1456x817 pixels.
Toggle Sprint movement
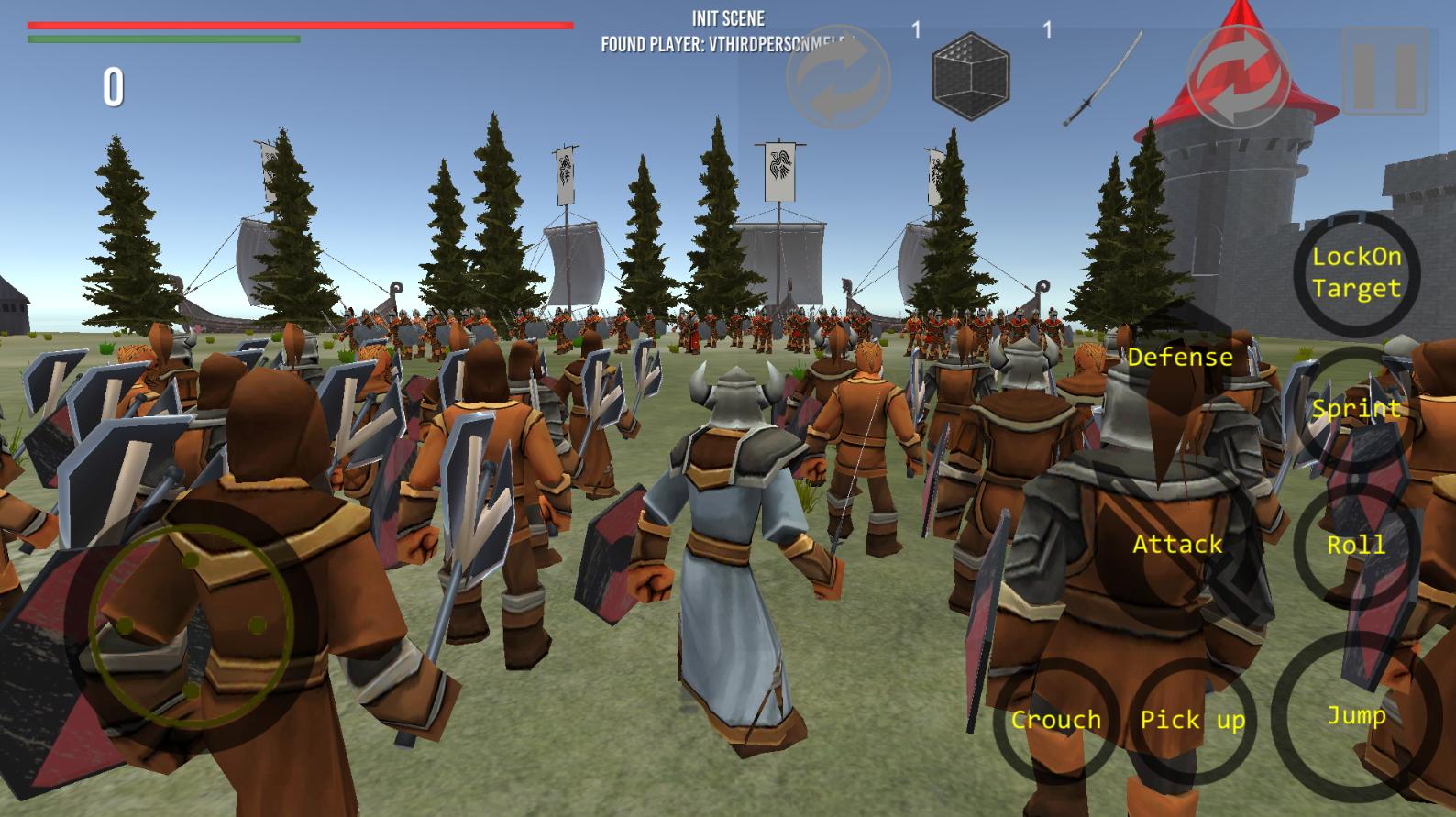pyautogui.click(x=1356, y=408)
